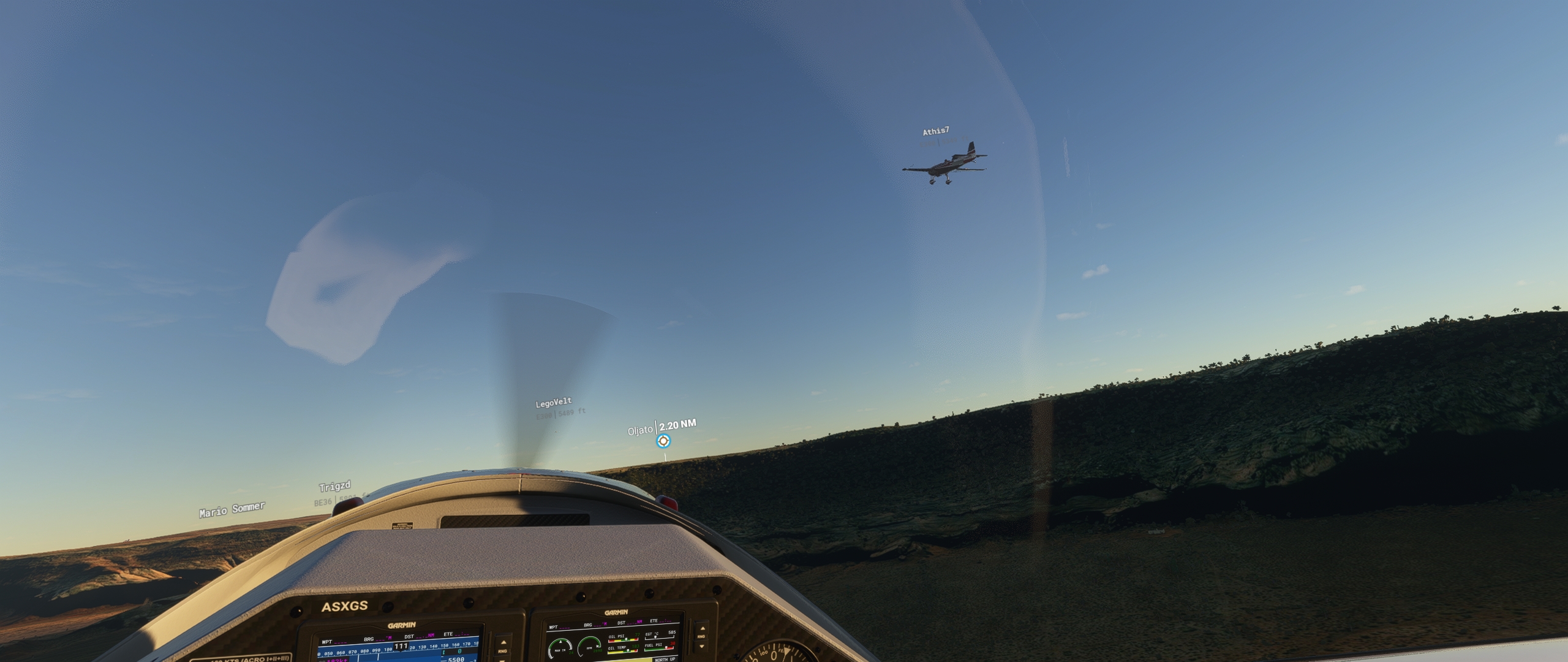The image size is (1568, 662).
Task: Open the ETE field on right Garmin display
Action: click(x=654, y=622)
